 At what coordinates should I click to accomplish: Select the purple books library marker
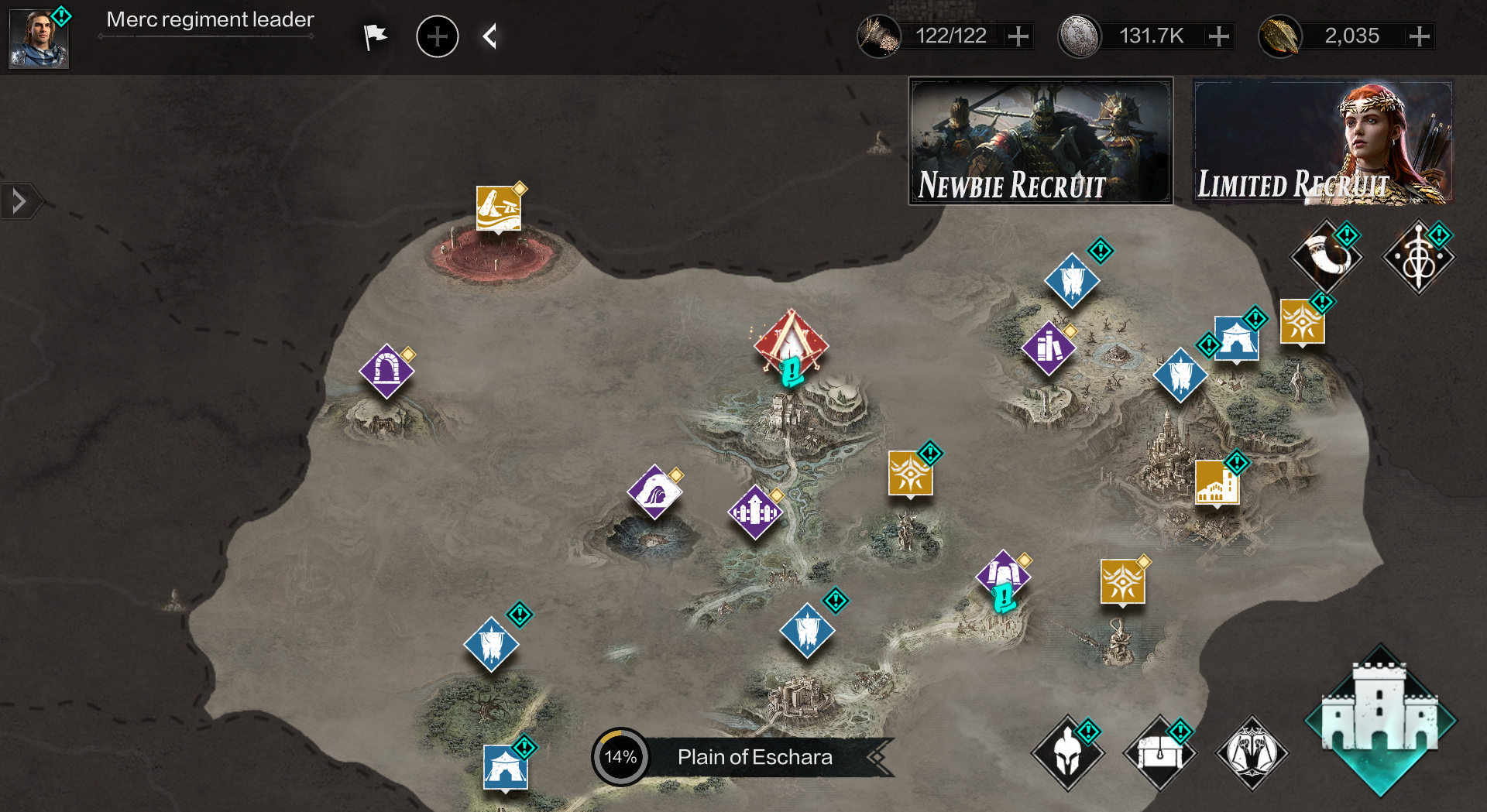click(1049, 348)
